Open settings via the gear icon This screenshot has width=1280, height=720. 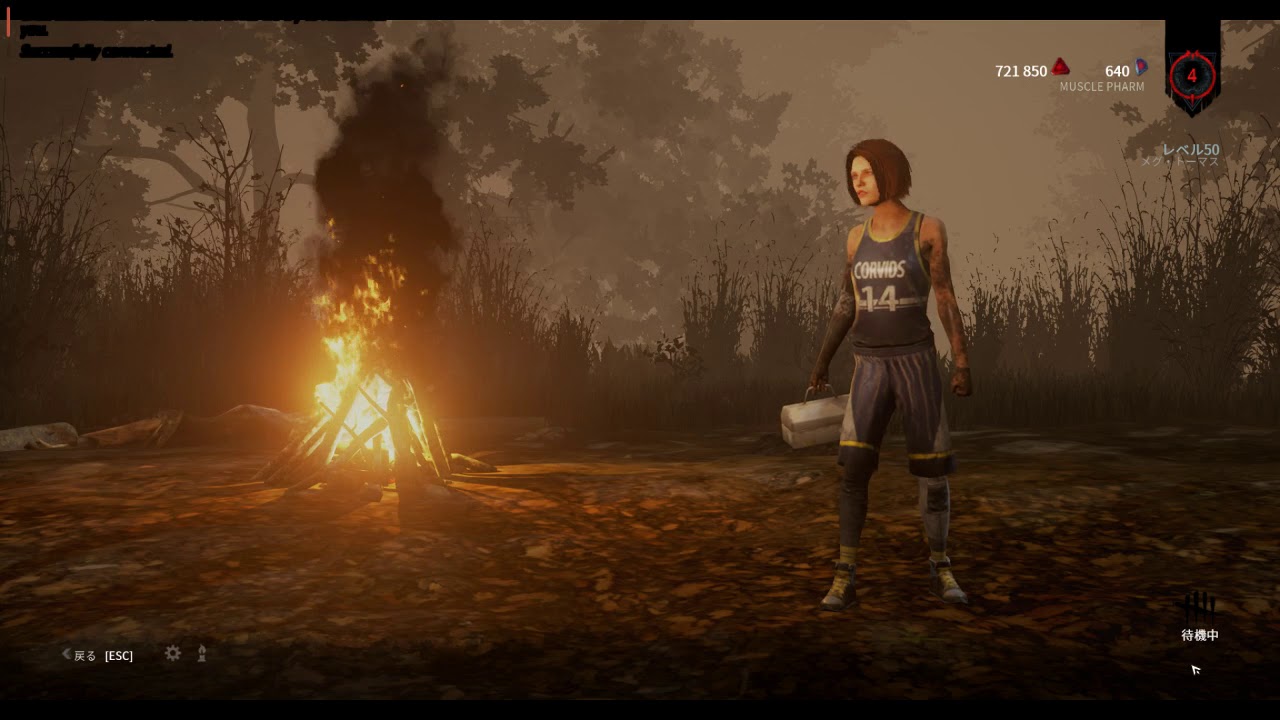[173, 653]
